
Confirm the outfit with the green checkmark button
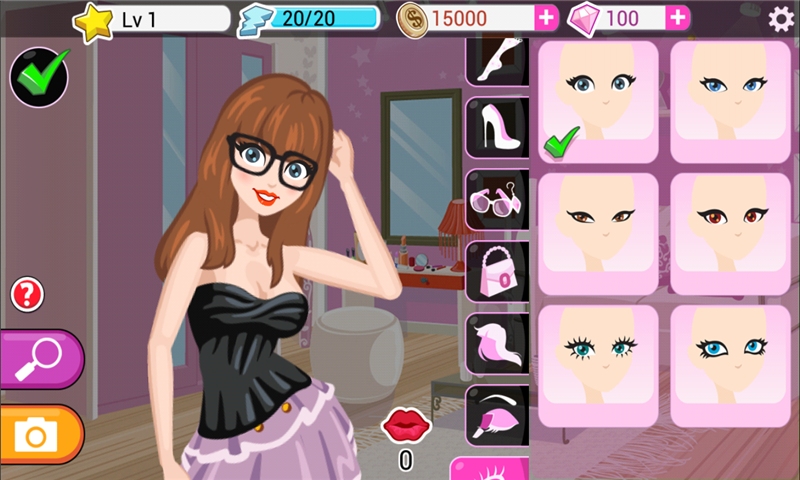coord(39,76)
